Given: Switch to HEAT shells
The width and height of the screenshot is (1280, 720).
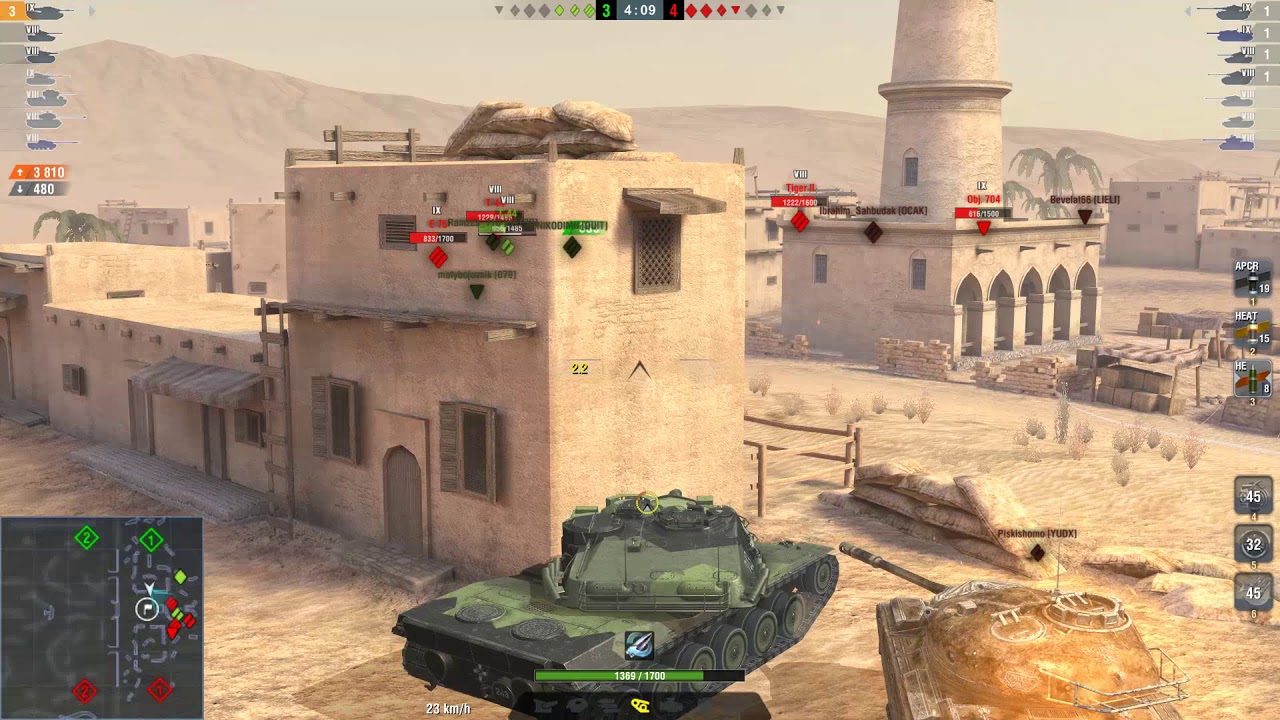Looking at the screenshot, I should (x=1252, y=332).
